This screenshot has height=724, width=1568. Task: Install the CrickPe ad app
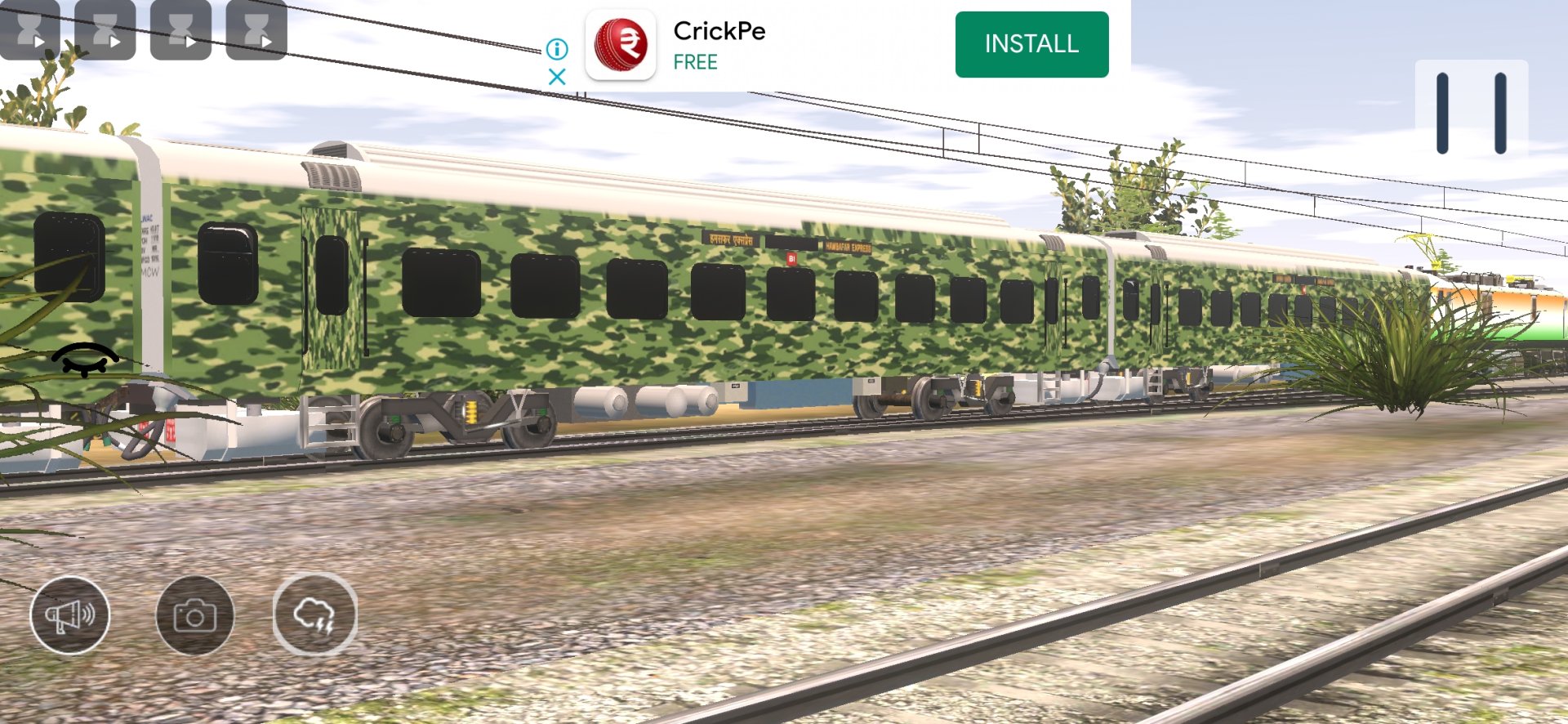point(1031,44)
